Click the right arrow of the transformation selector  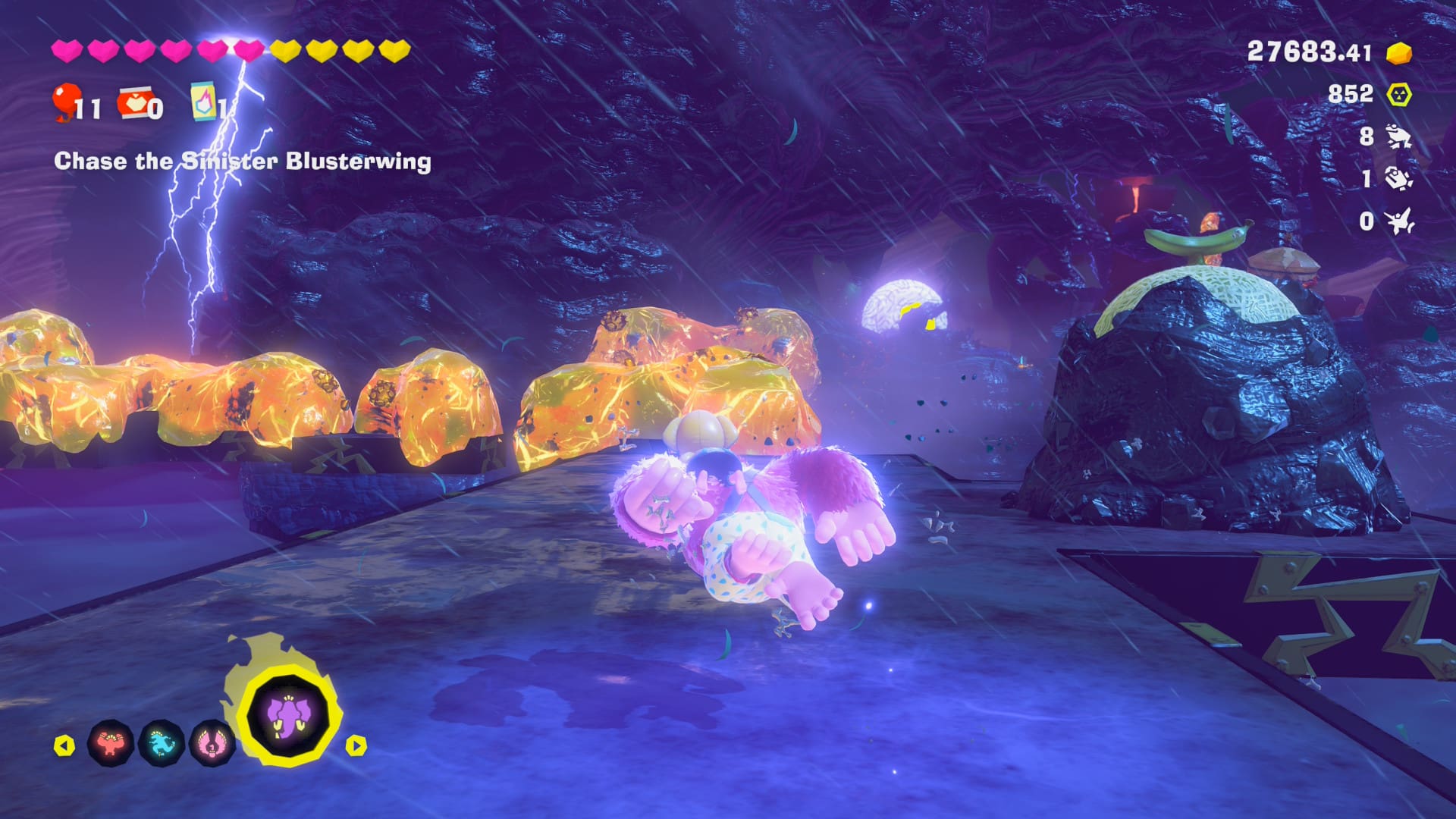point(356,745)
